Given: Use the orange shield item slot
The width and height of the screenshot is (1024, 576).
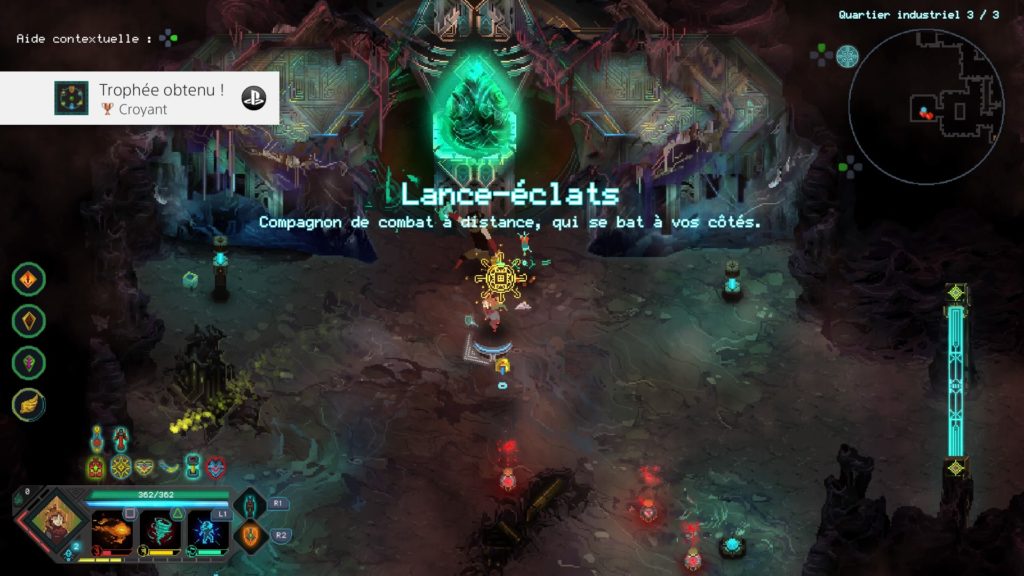Looking at the screenshot, I should pos(251,535).
